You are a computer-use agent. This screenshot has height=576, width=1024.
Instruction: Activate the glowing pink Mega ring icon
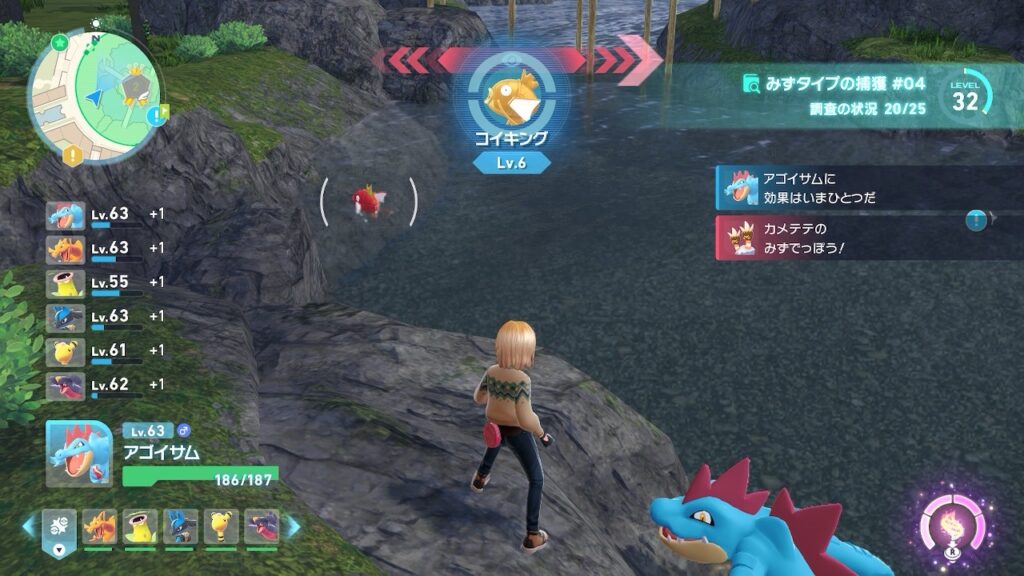point(952,523)
